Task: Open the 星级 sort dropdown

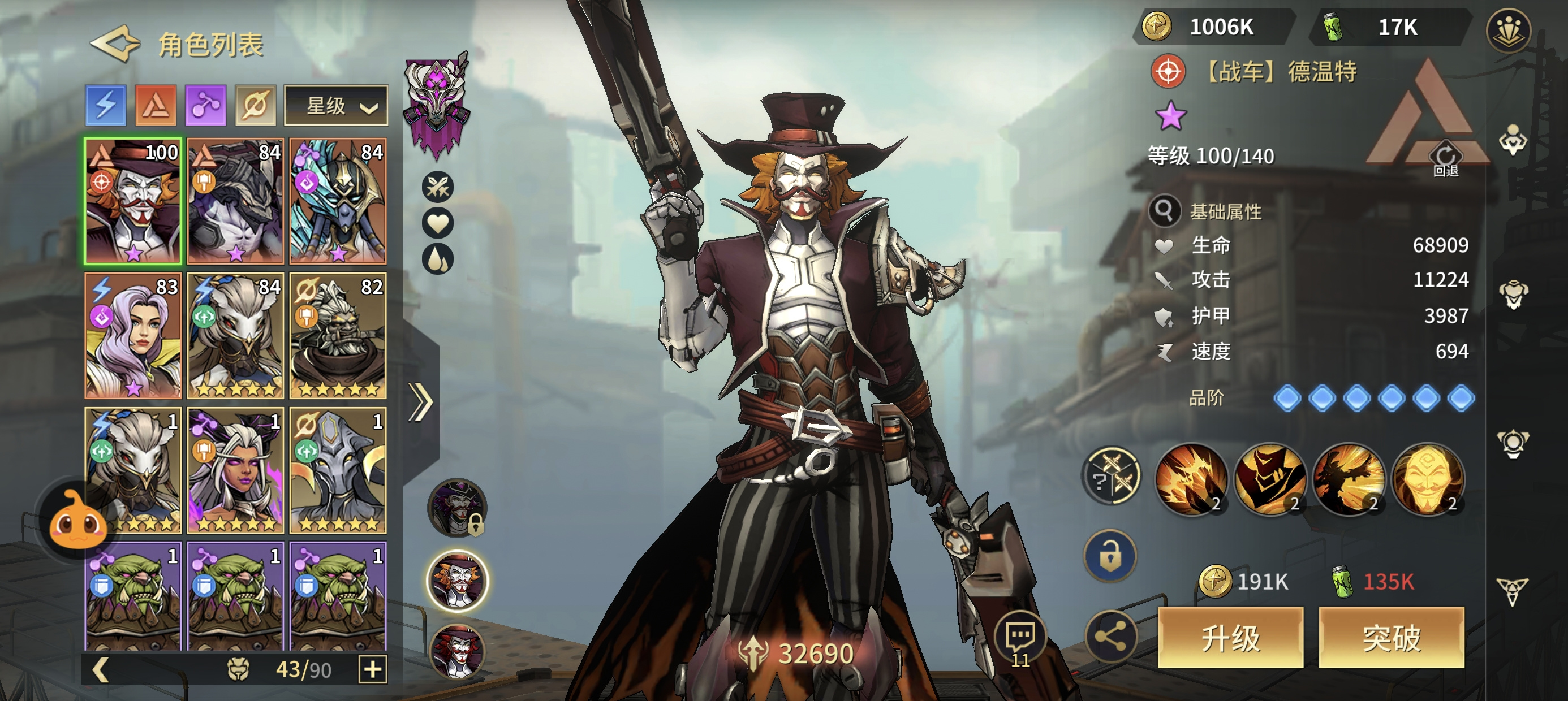Action: [336, 106]
